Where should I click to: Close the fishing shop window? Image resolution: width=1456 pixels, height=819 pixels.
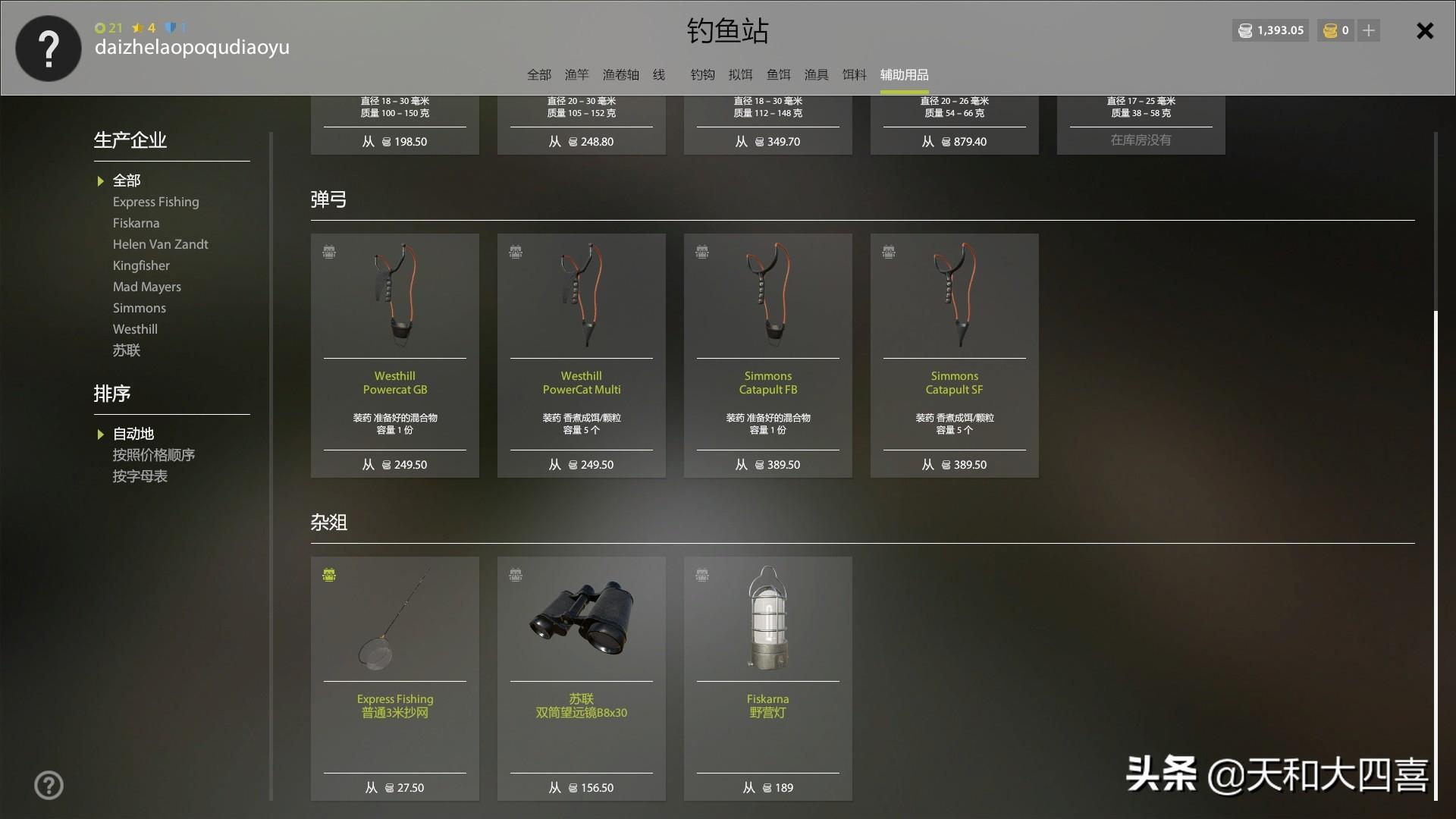1425,31
